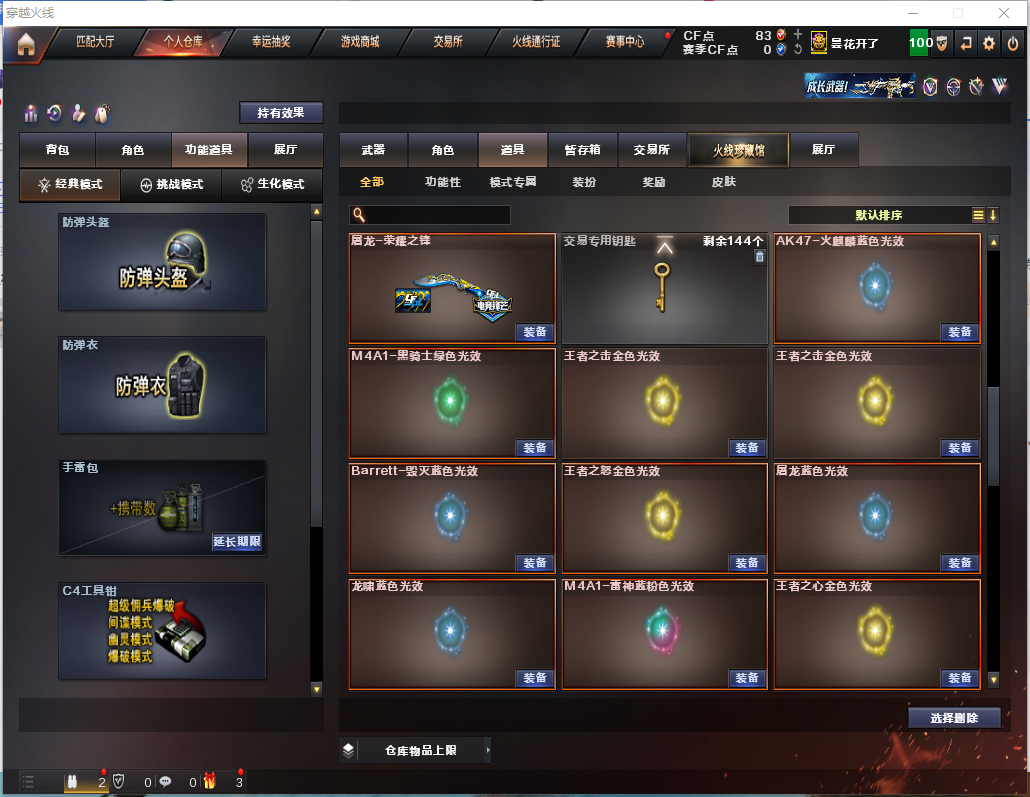Screen dimensions: 1030x797
Task: Select the 暂存箱 tab
Action: point(582,150)
